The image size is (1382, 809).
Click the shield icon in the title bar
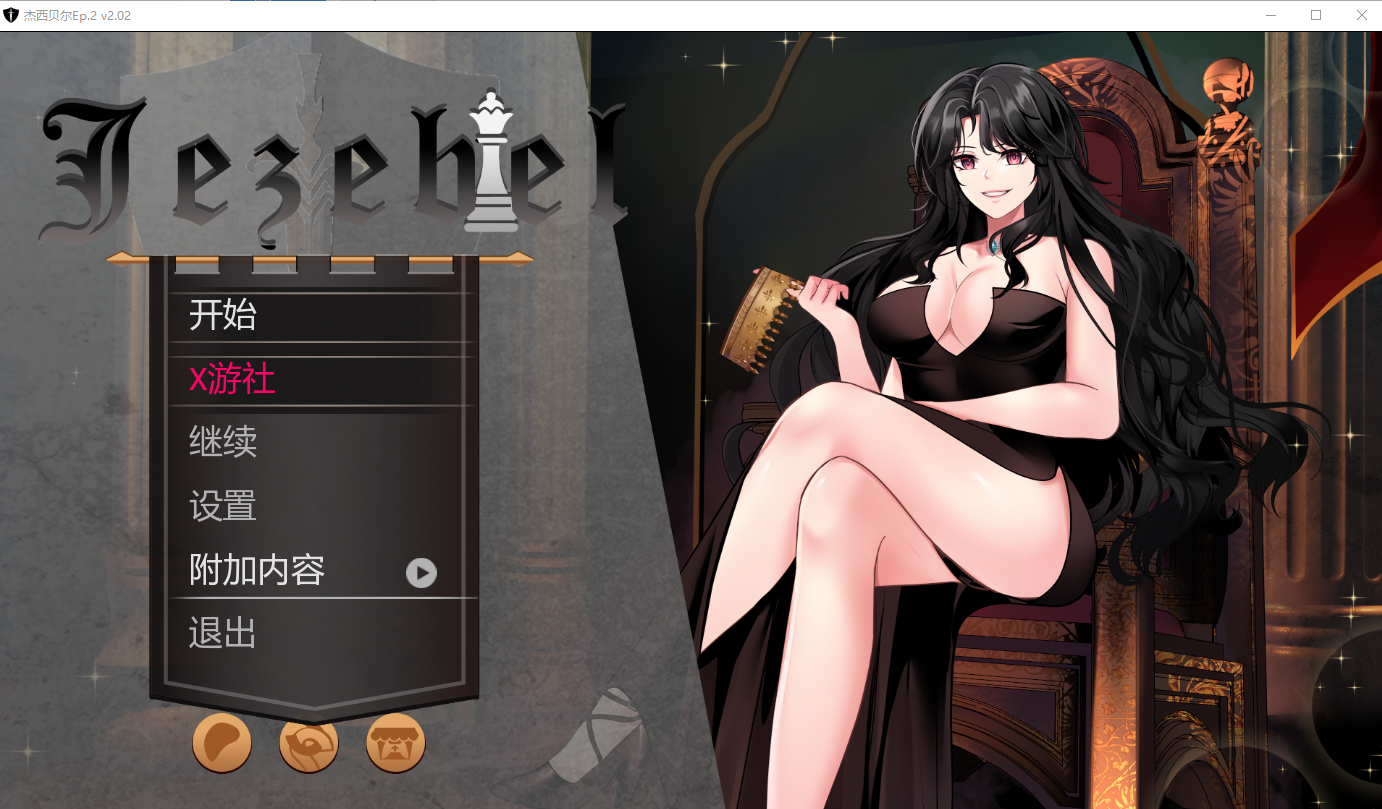click(12, 15)
